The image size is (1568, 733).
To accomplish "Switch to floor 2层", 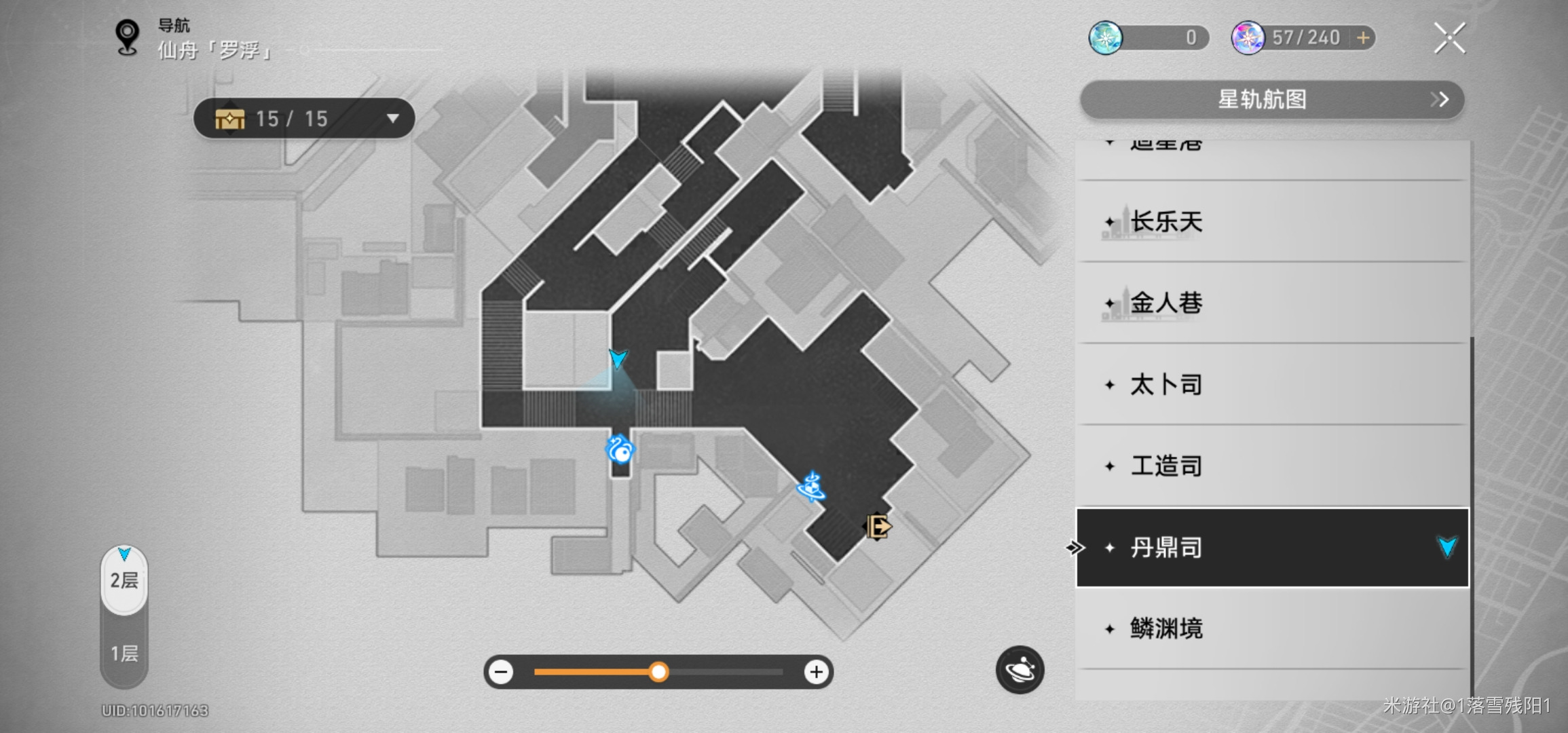I will click(x=124, y=580).
